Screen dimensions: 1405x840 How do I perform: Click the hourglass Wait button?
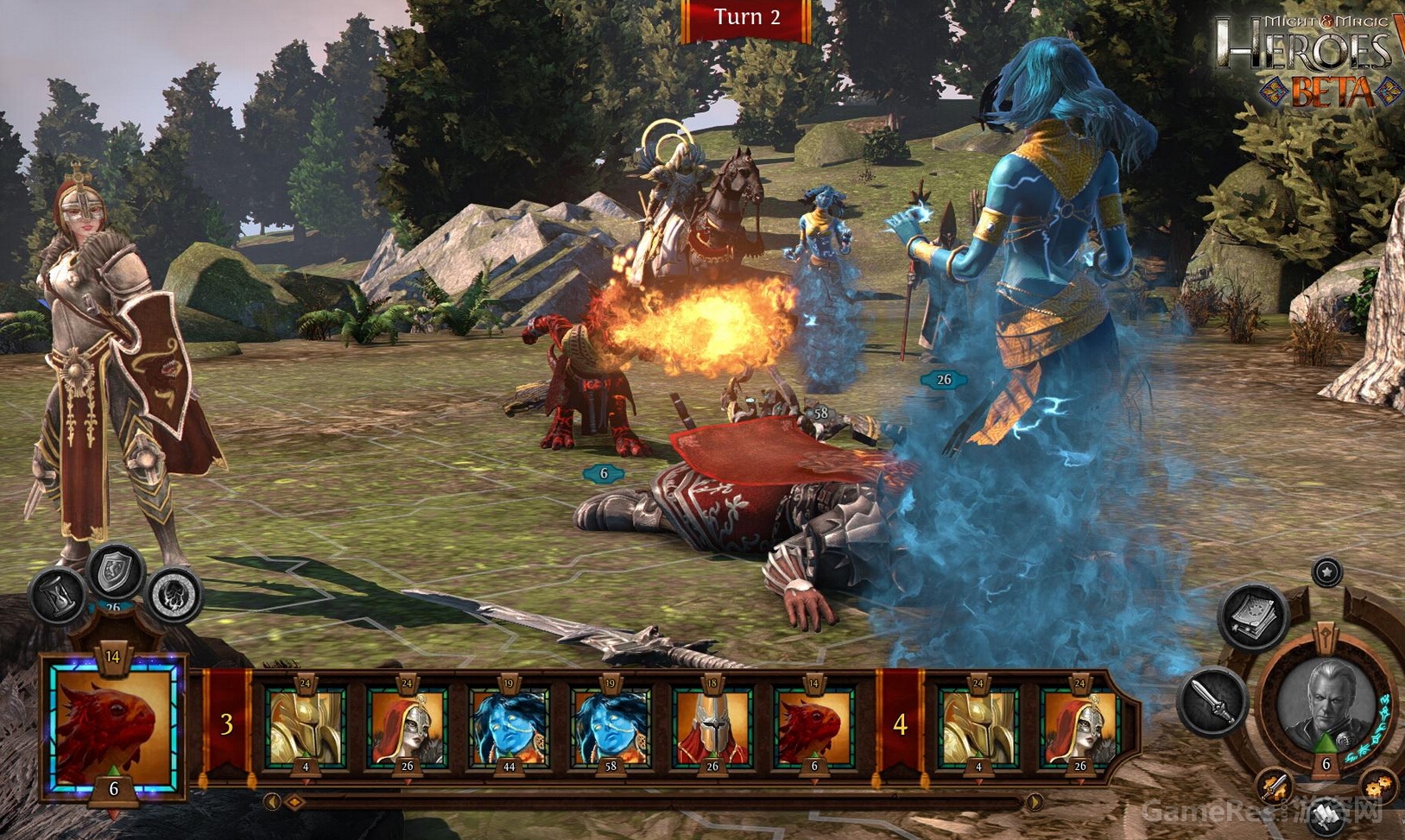(58, 597)
